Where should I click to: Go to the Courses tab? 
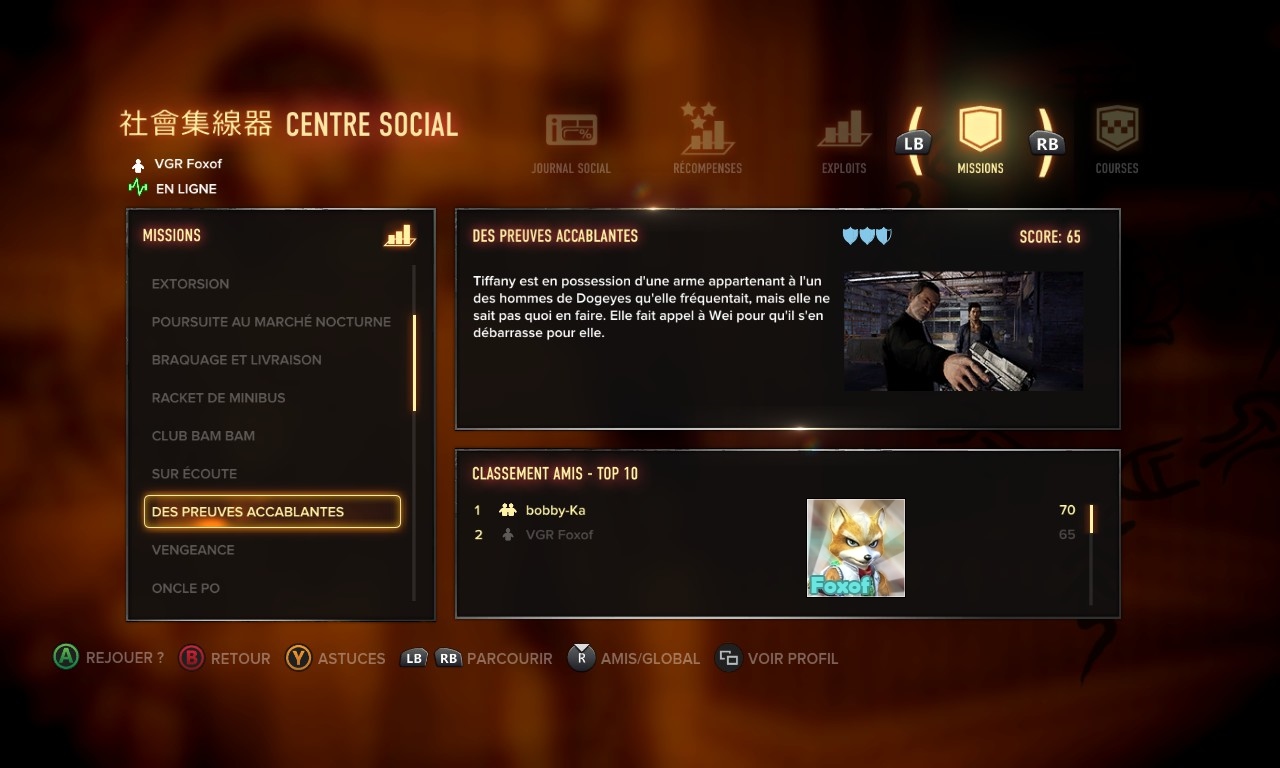[x=1117, y=141]
